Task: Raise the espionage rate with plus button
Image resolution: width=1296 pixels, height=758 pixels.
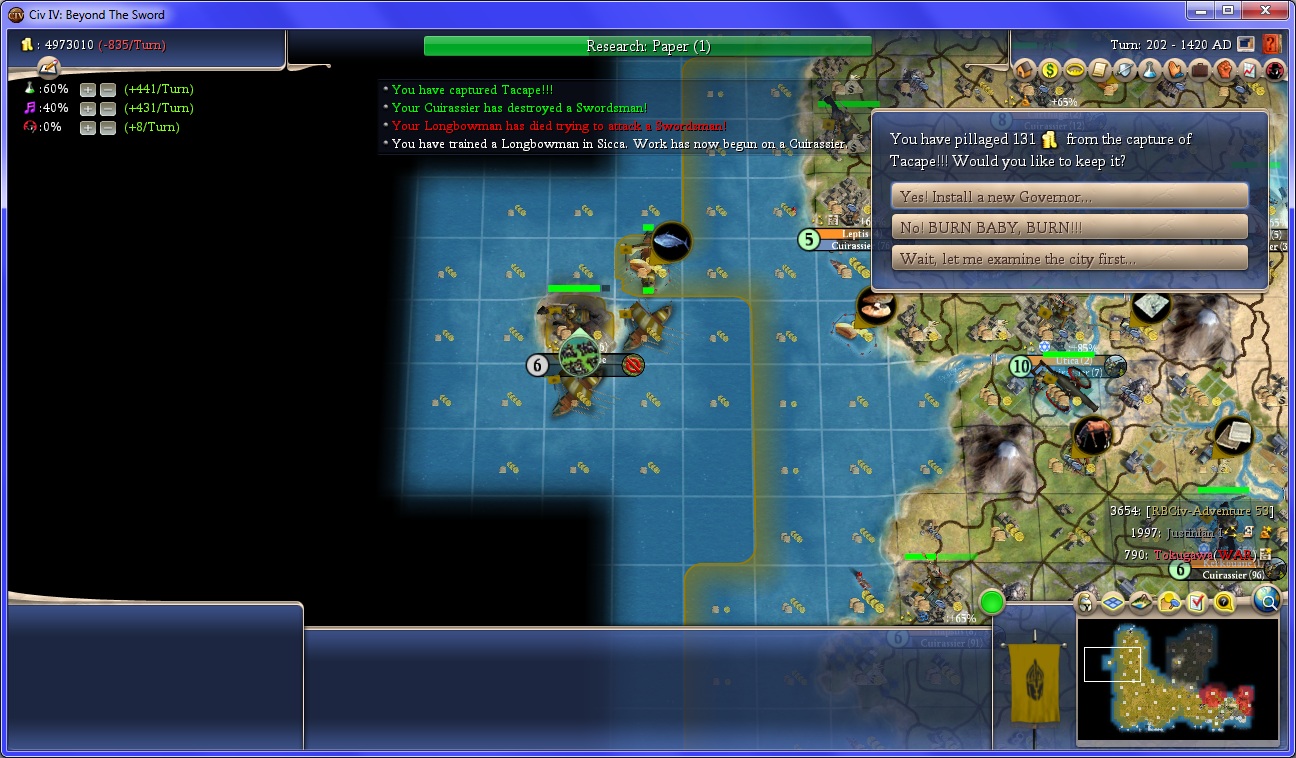Action: click(x=88, y=127)
